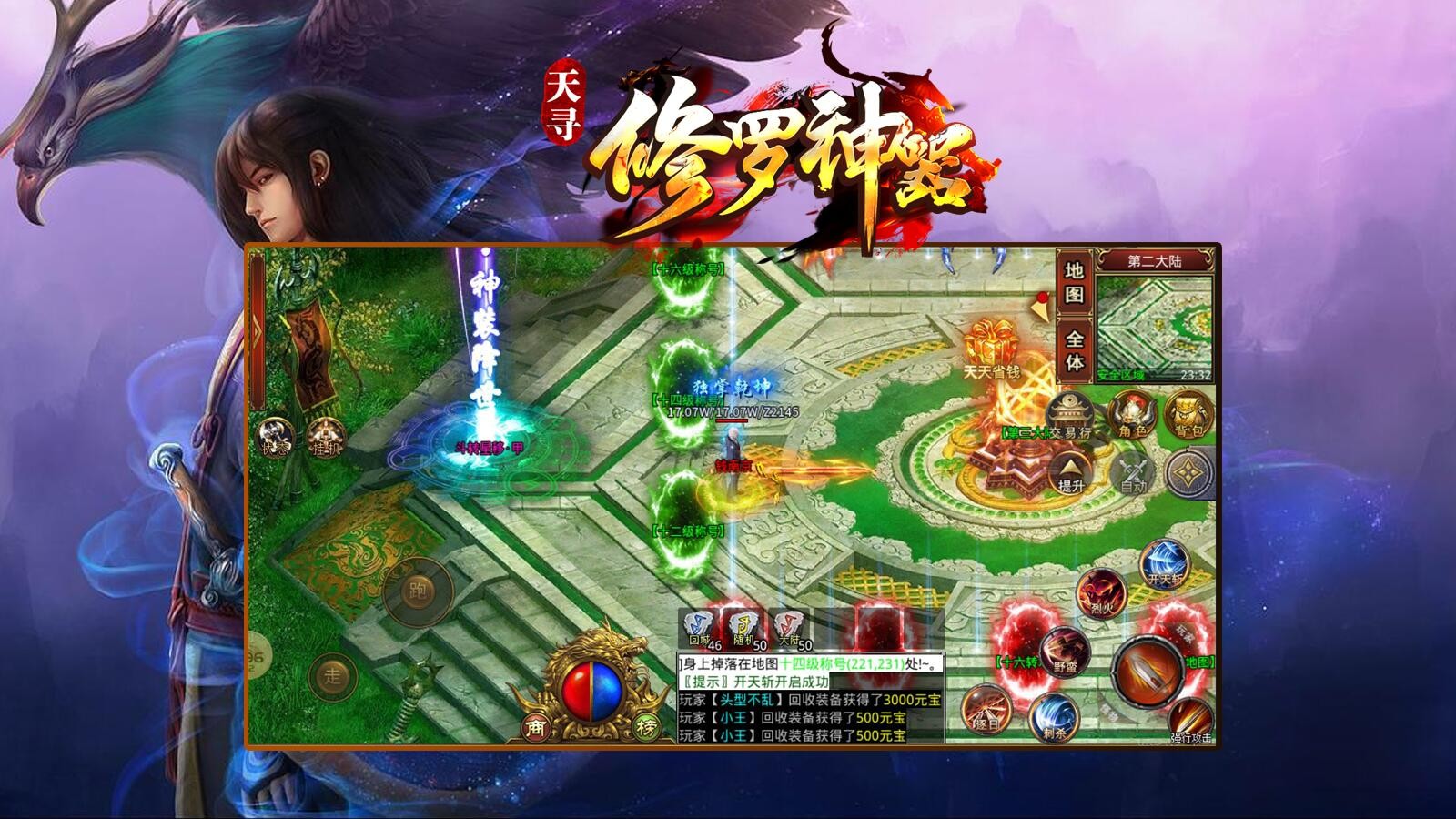Open the 榜 ranking board
The image size is (1456, 819).
click(x=647, y=726)
